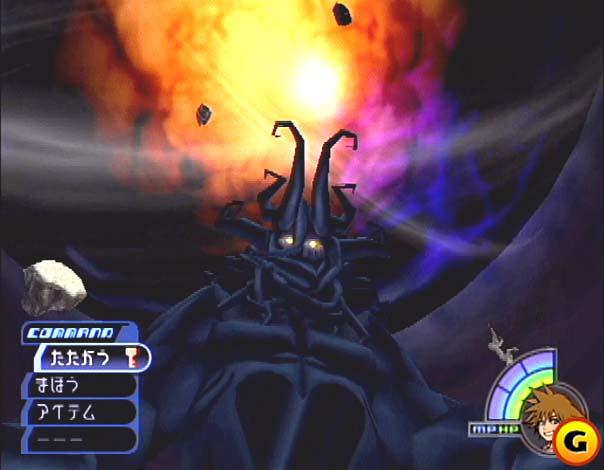Image resolution: width=604 pixels, height=470 pixels.
Task: Select the たたかう attack command
Action: [90, 356]
